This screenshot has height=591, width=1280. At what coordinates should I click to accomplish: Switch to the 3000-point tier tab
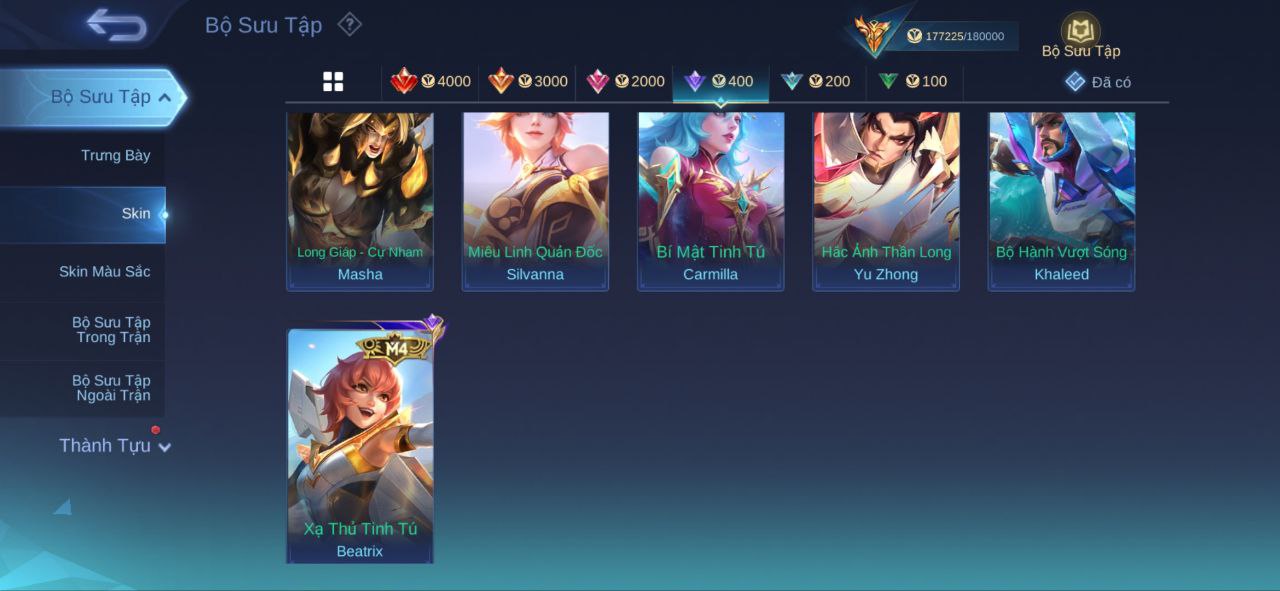528,82
